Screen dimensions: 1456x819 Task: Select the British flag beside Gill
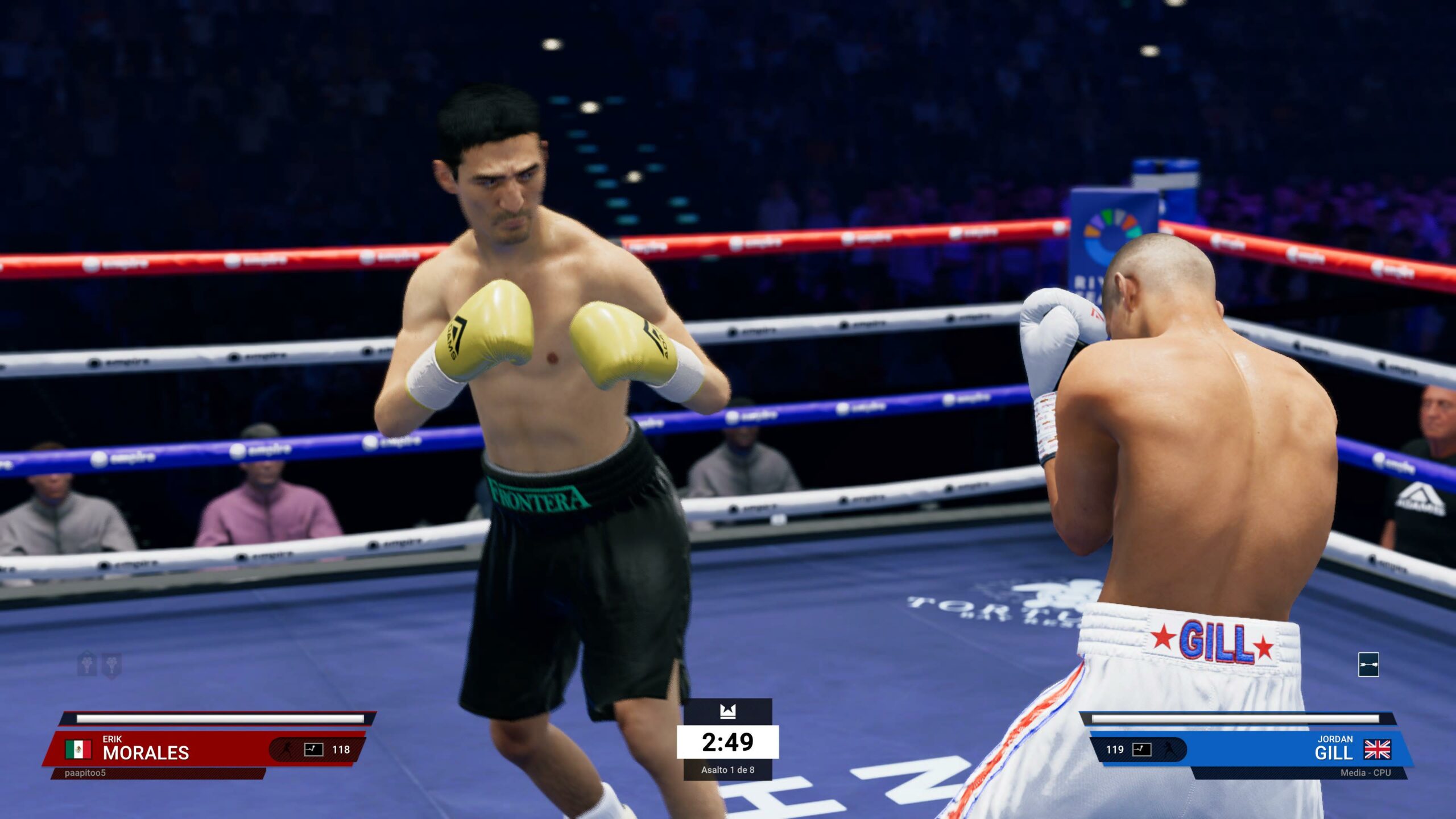1377,749
